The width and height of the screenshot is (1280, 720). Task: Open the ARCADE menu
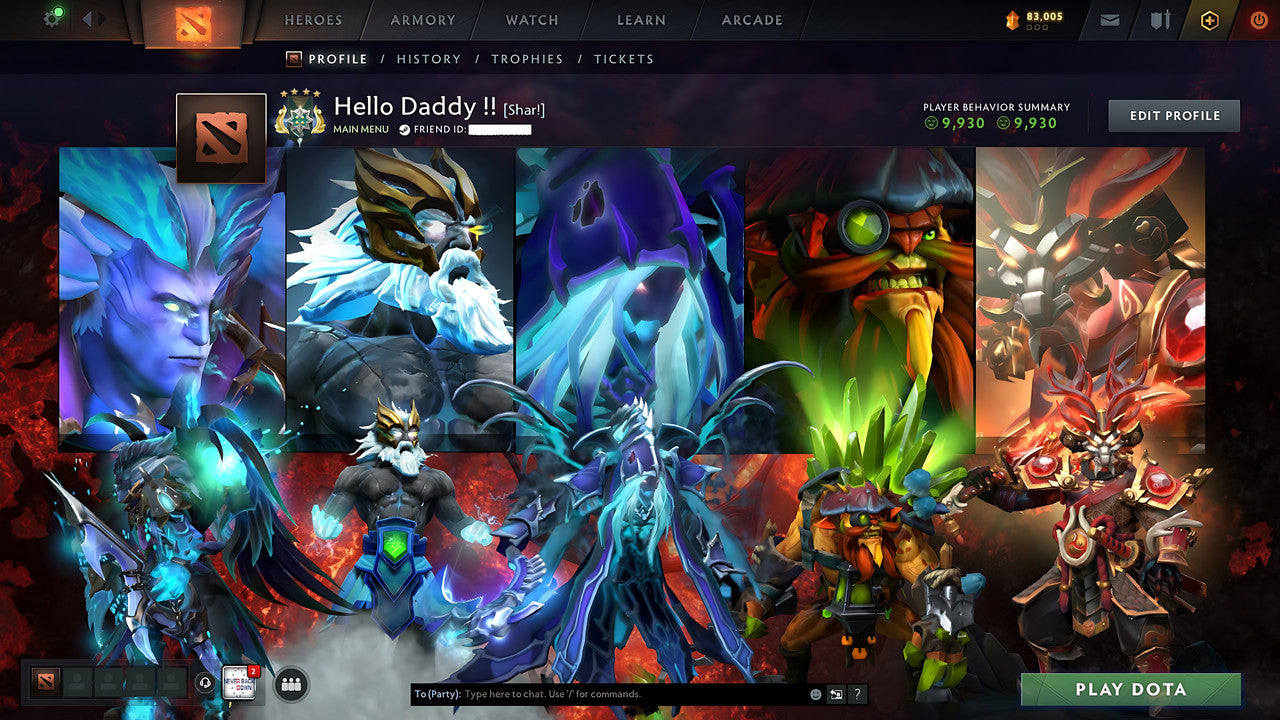pos(750,19)
